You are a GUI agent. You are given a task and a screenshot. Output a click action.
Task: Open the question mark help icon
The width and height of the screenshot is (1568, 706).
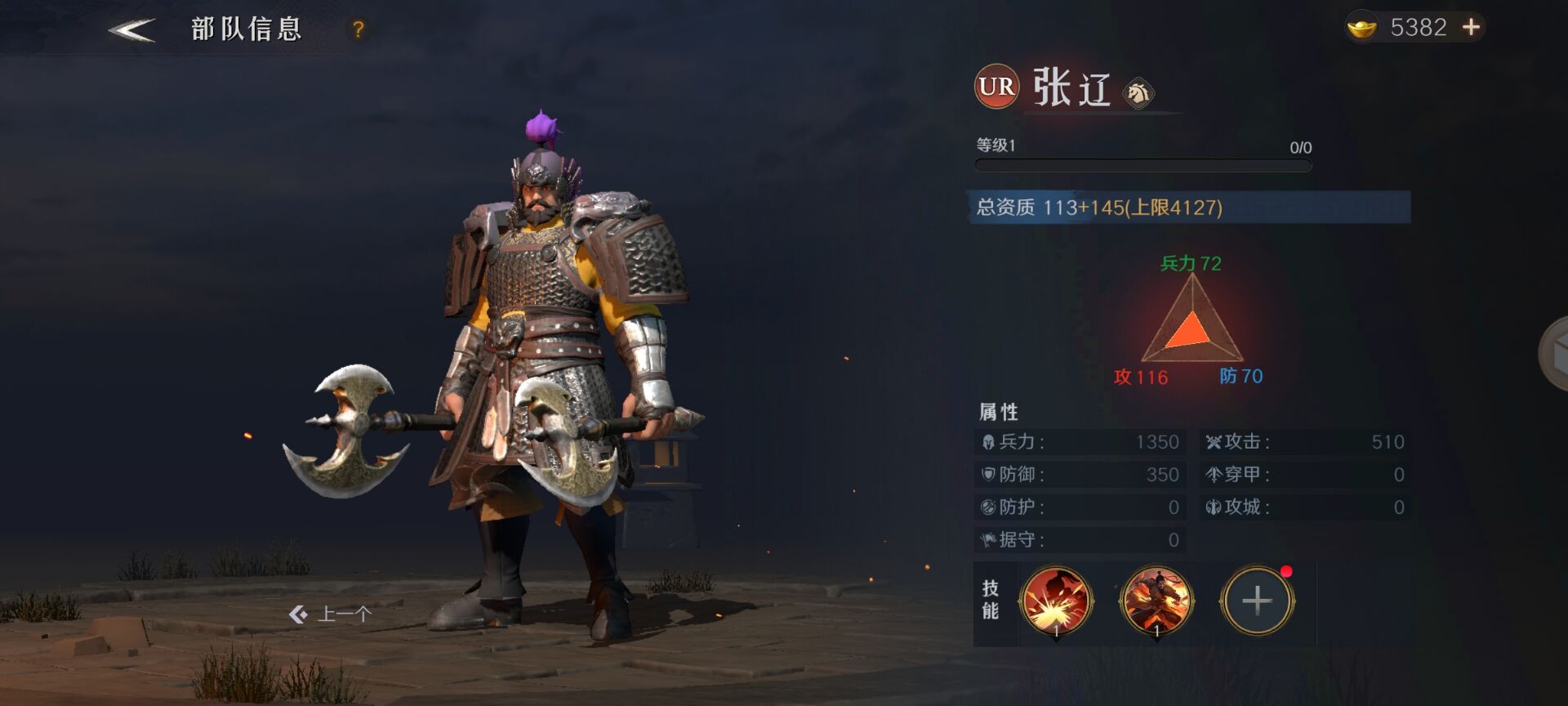[358, 29]
